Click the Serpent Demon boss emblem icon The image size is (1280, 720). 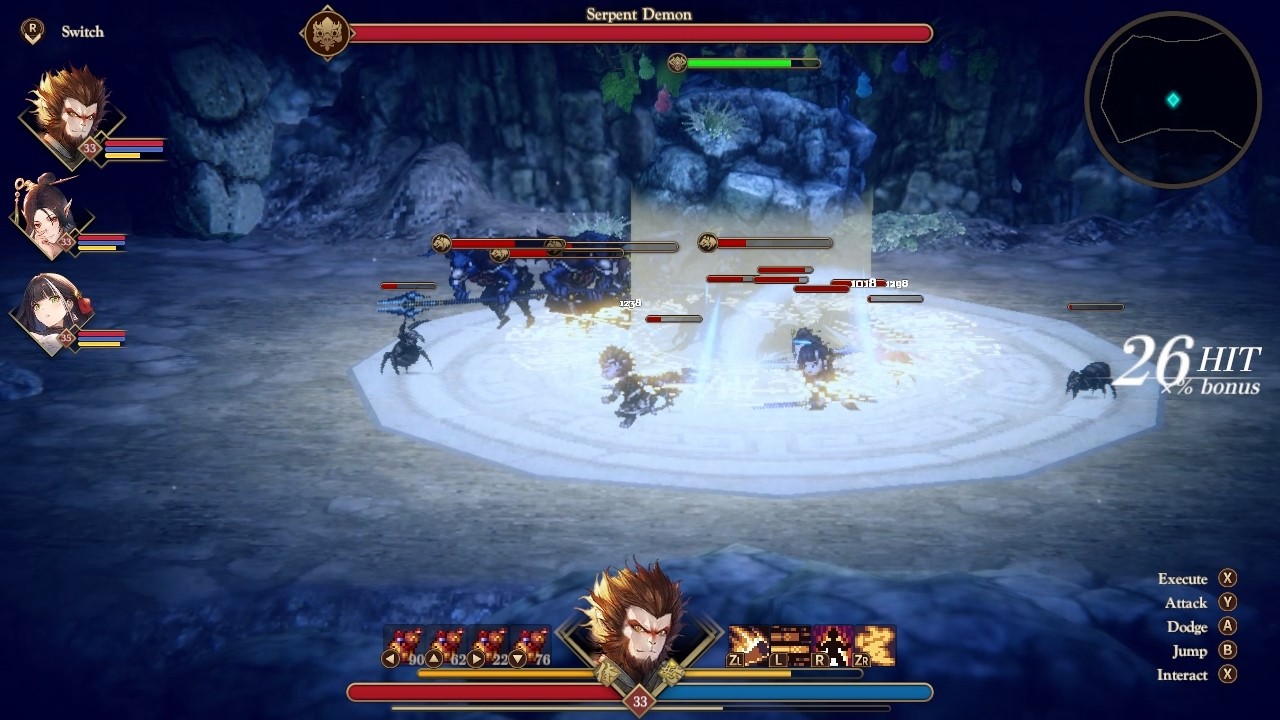pos(327,33)
